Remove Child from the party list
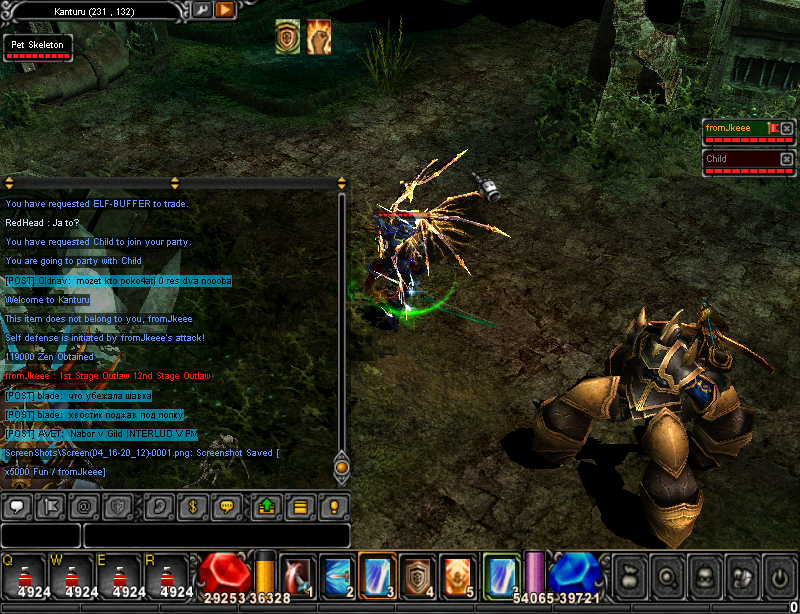 click(786, 159)
